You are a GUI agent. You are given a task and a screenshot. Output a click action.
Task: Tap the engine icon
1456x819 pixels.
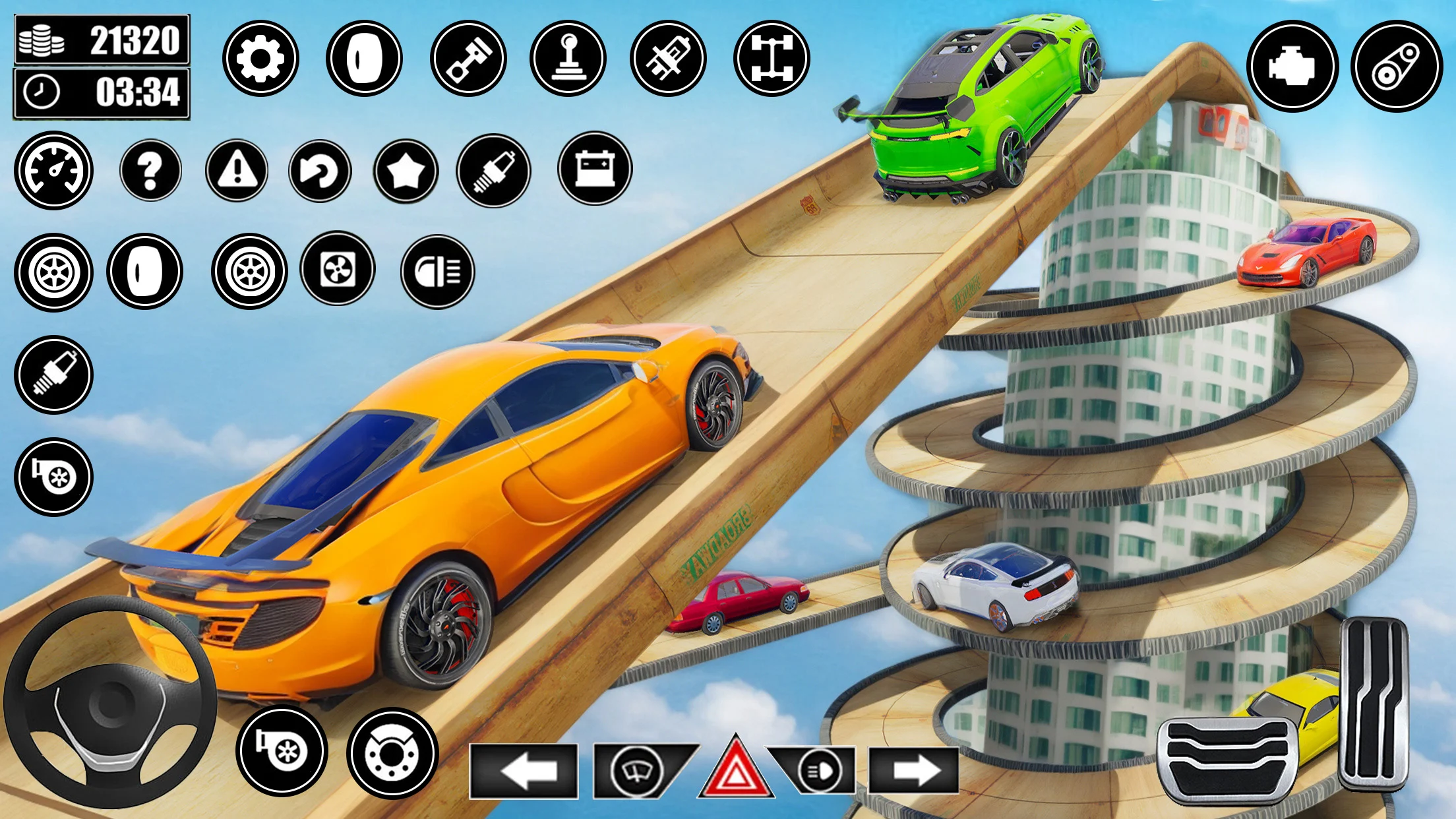coord(1292,66)
